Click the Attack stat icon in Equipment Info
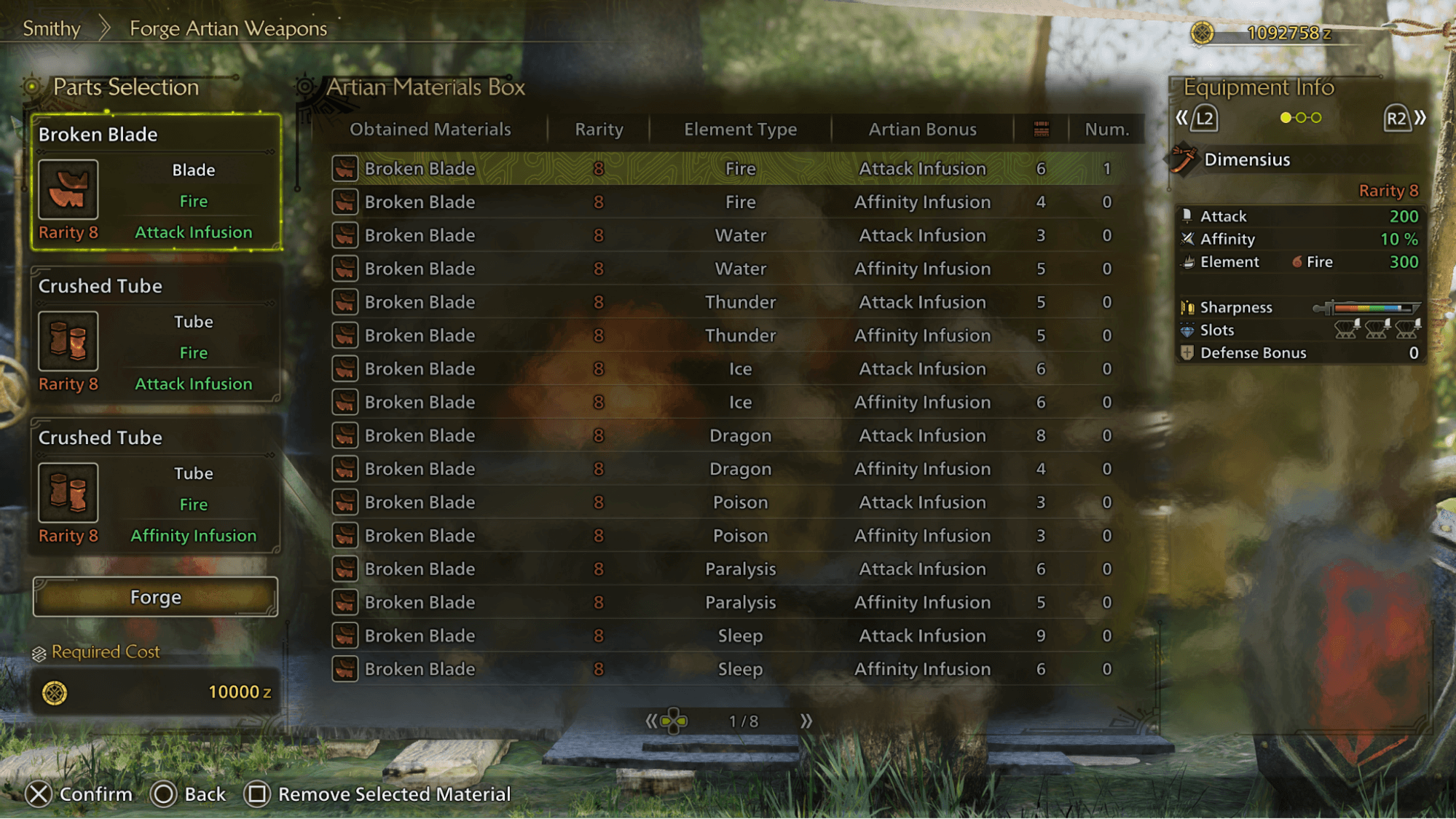1456x819 pixels. point(1189,216)
